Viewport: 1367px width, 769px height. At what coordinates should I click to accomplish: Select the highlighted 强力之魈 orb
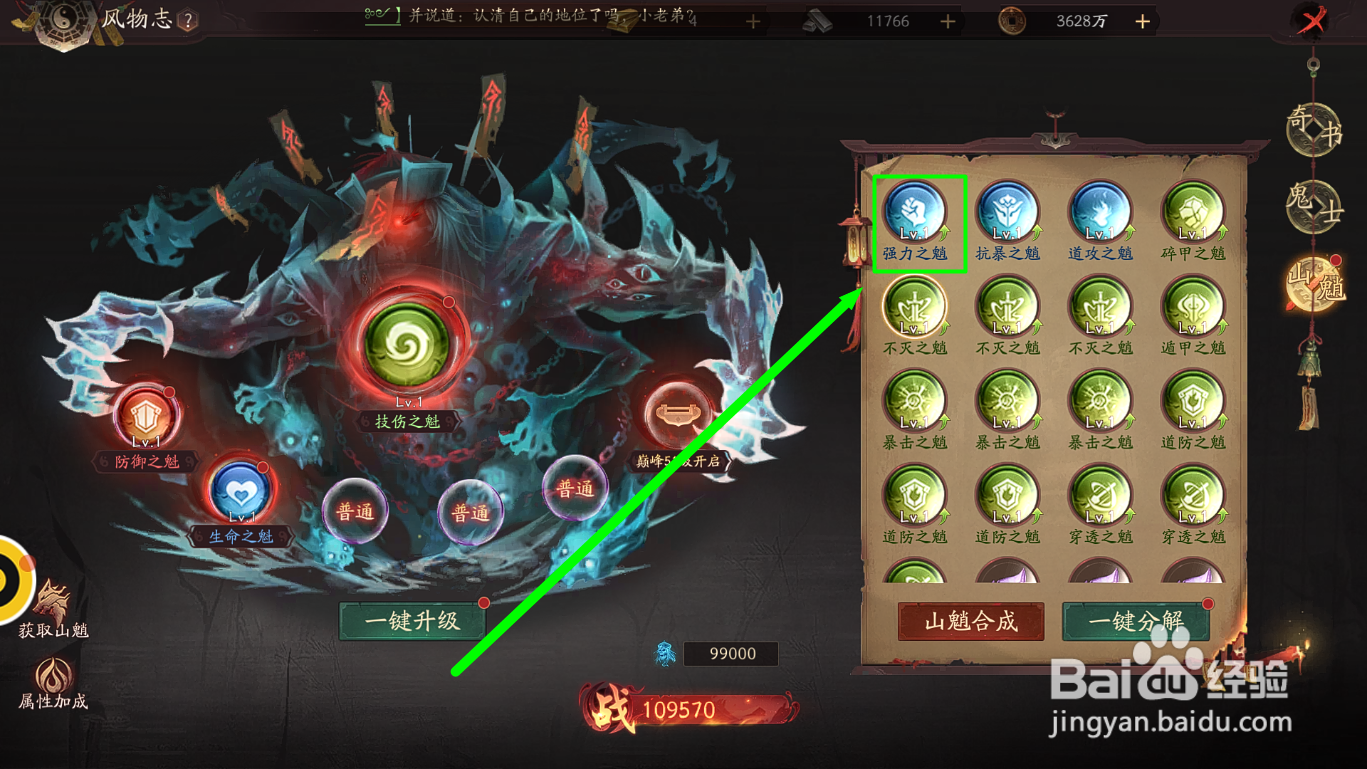tap(918, 213)
